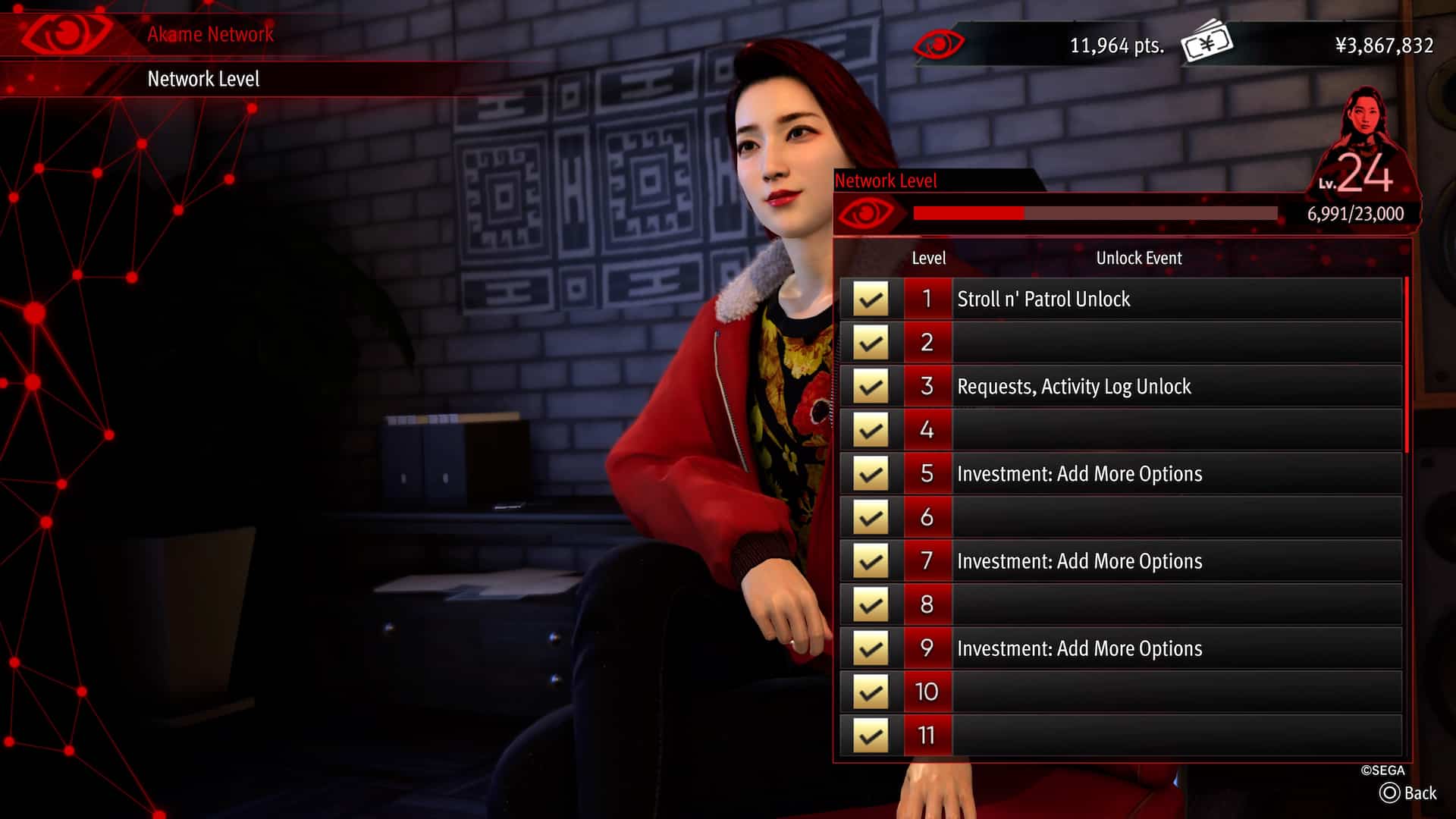Toggle the Level 1 completion checkmark
This screenshot has width=1456, height=819.
(871, 299)
